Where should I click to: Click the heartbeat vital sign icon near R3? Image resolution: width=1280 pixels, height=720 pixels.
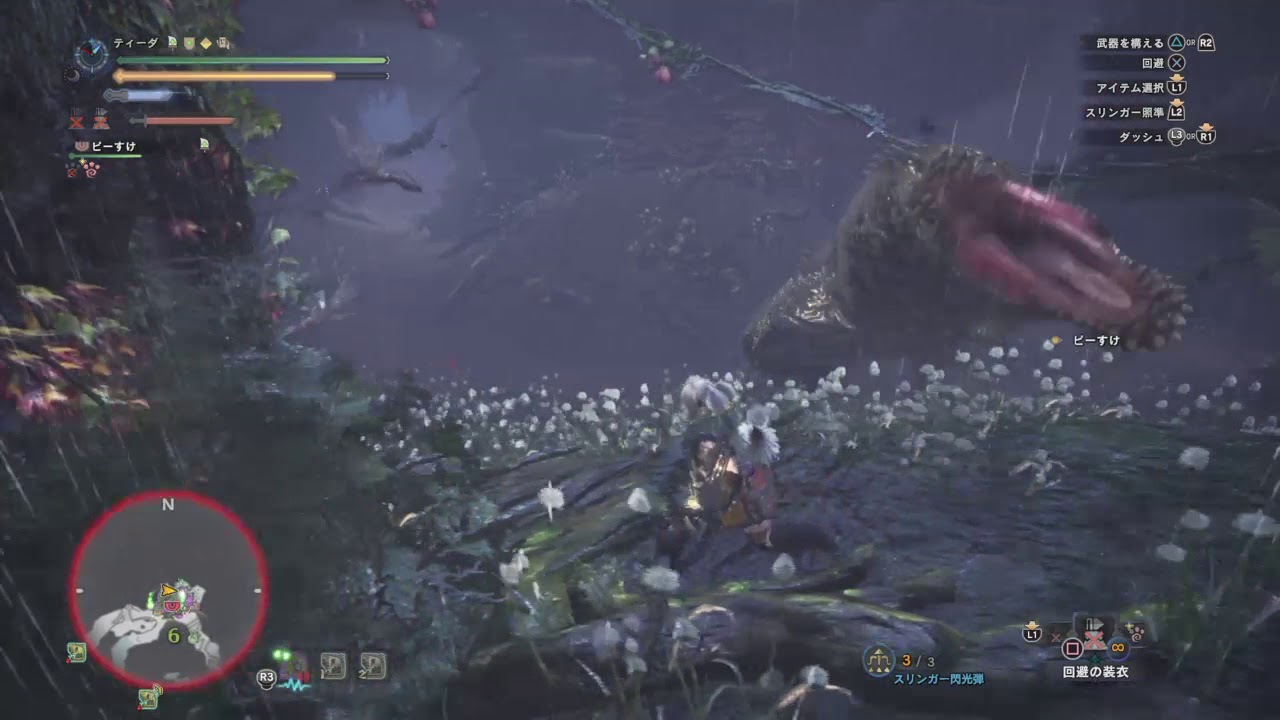pyautogui.click(x=294, y=685)
